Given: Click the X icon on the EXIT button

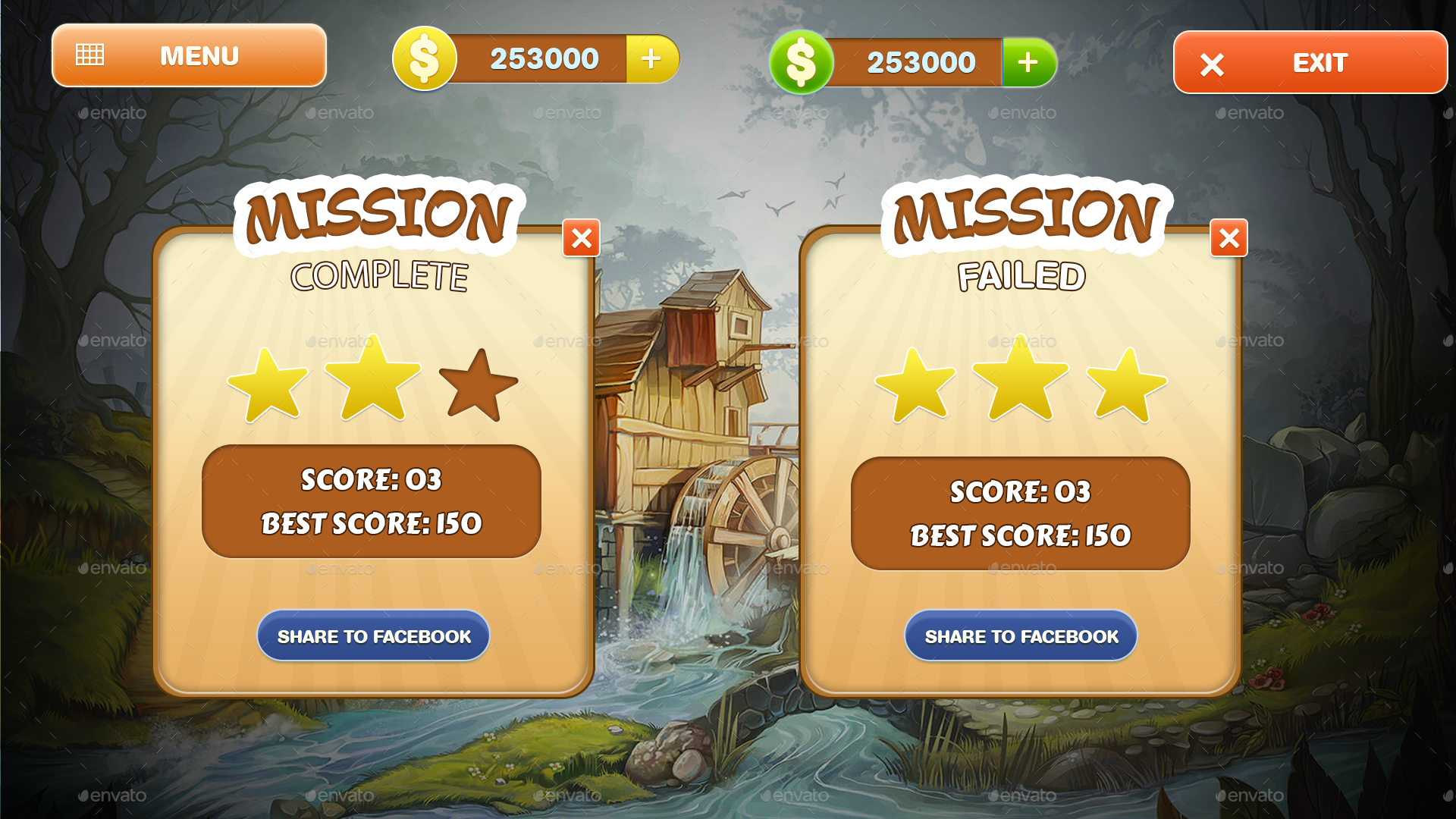Looking at the screenshot, I should coord(1211,64).
